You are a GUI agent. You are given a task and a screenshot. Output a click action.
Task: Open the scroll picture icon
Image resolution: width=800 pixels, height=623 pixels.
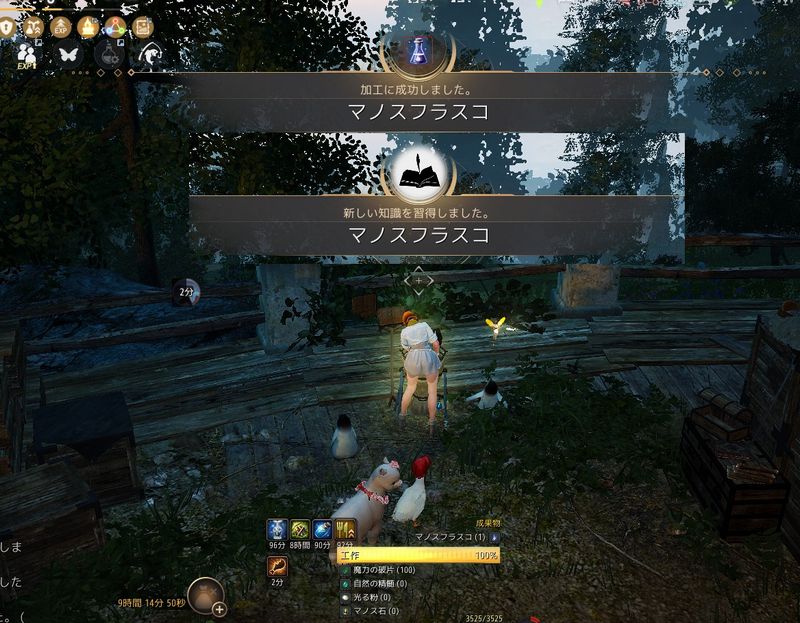(142, 27)
